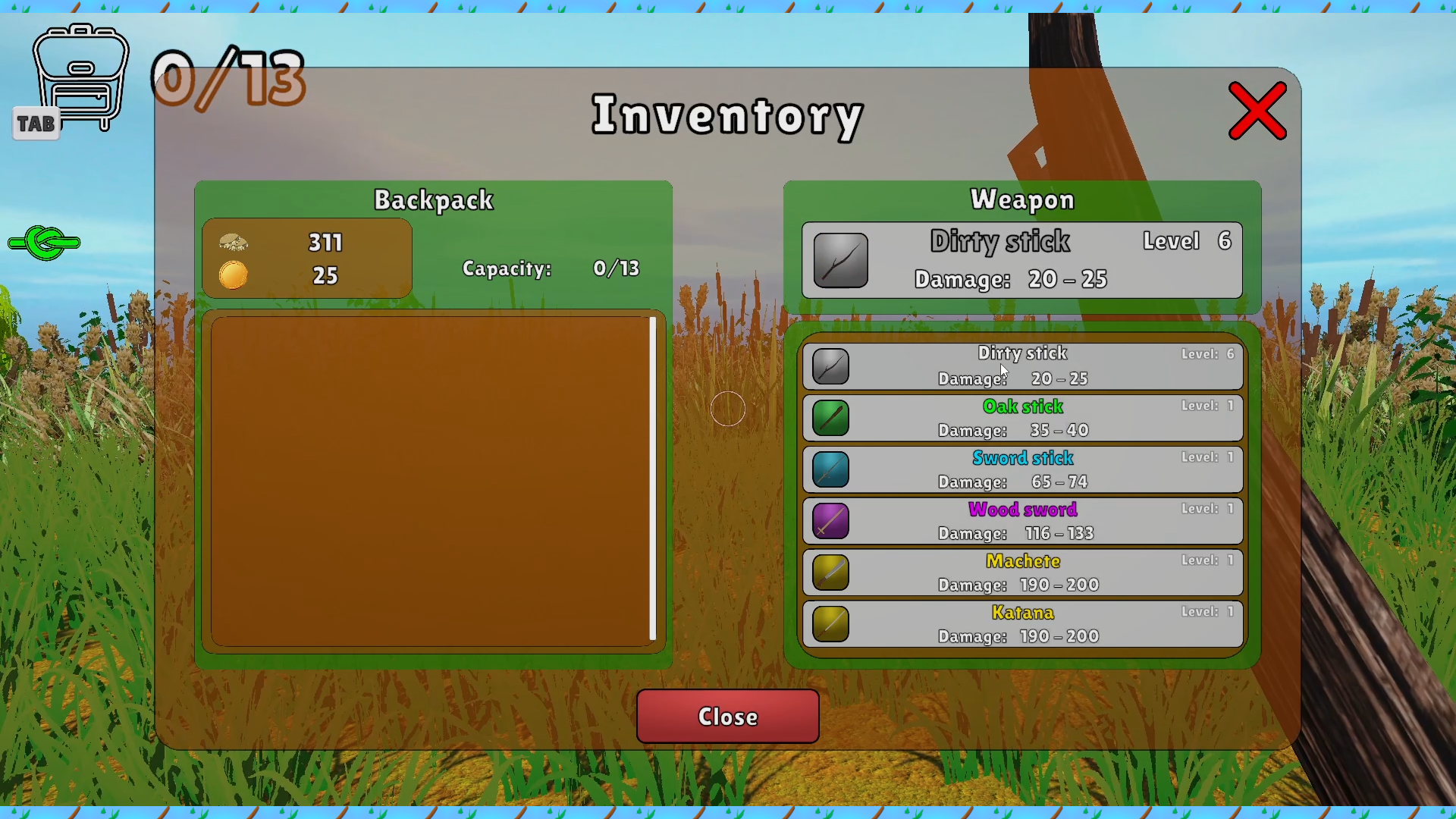This screenshot has width=1456, height=819.
Task: Equip the Oak stick weapon entry
Action: coord(1023,418)
